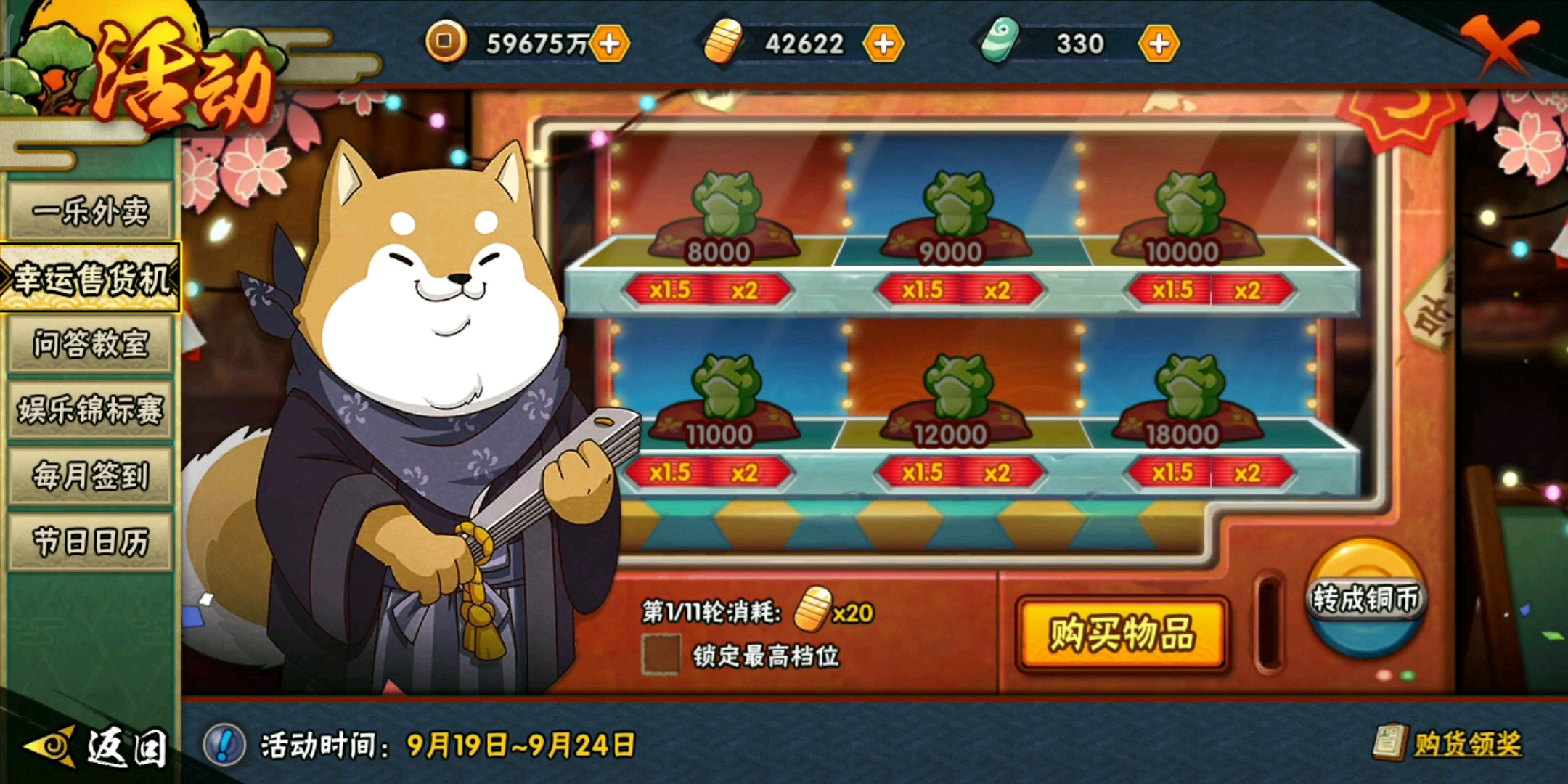Toggle the x2 multiplier under the 12000 prize

pos(995,472)
